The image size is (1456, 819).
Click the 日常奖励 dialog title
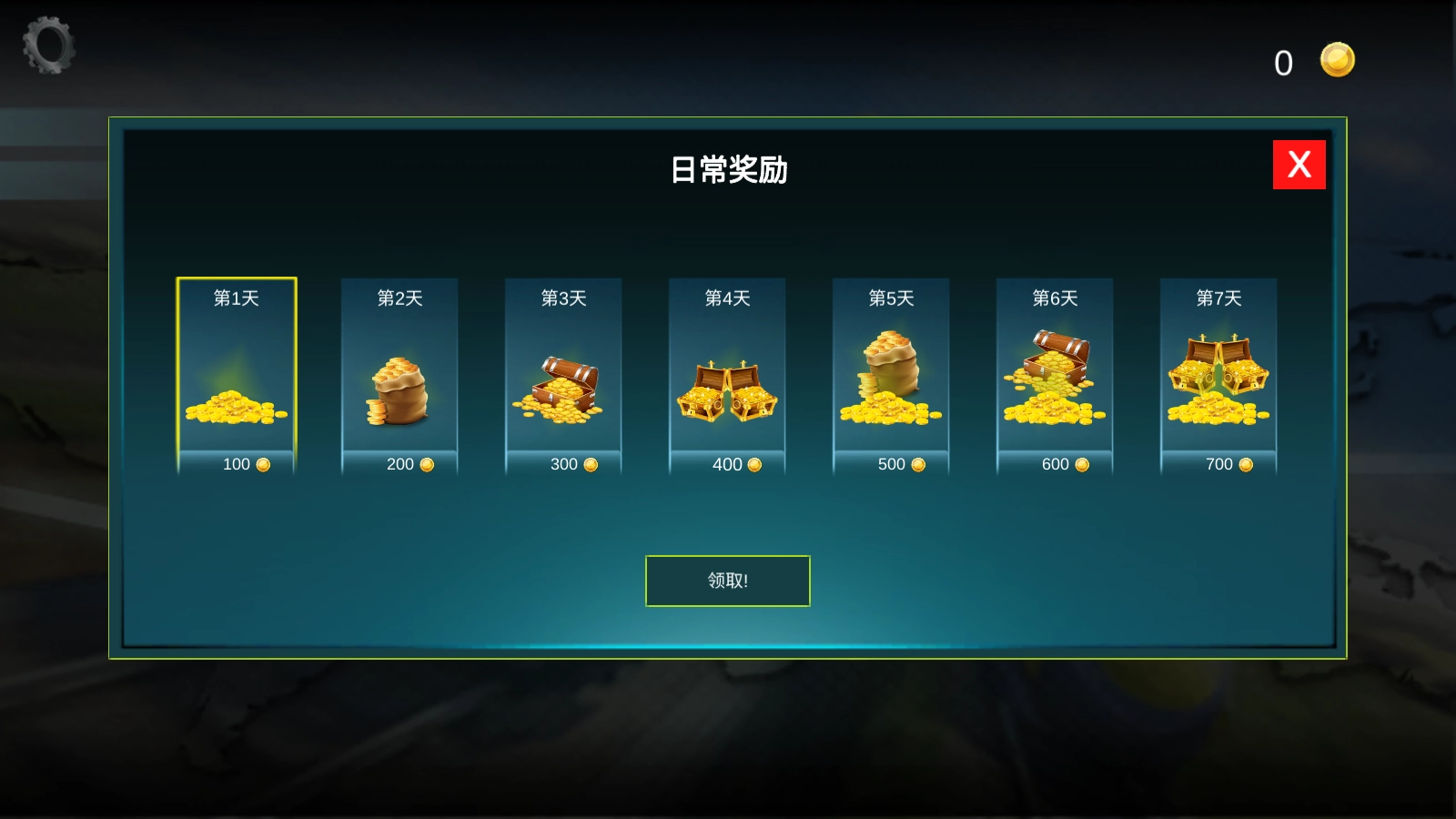(728, 169)
